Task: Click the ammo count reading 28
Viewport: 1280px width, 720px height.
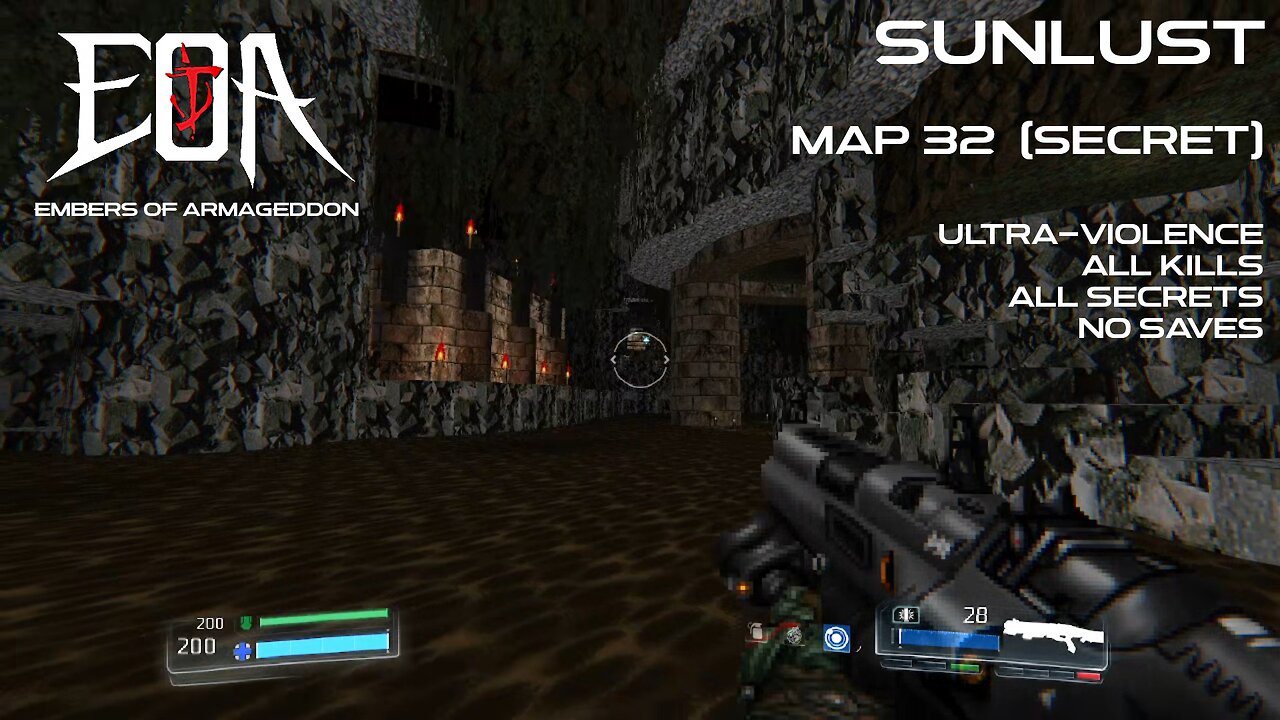Action: 975,614
